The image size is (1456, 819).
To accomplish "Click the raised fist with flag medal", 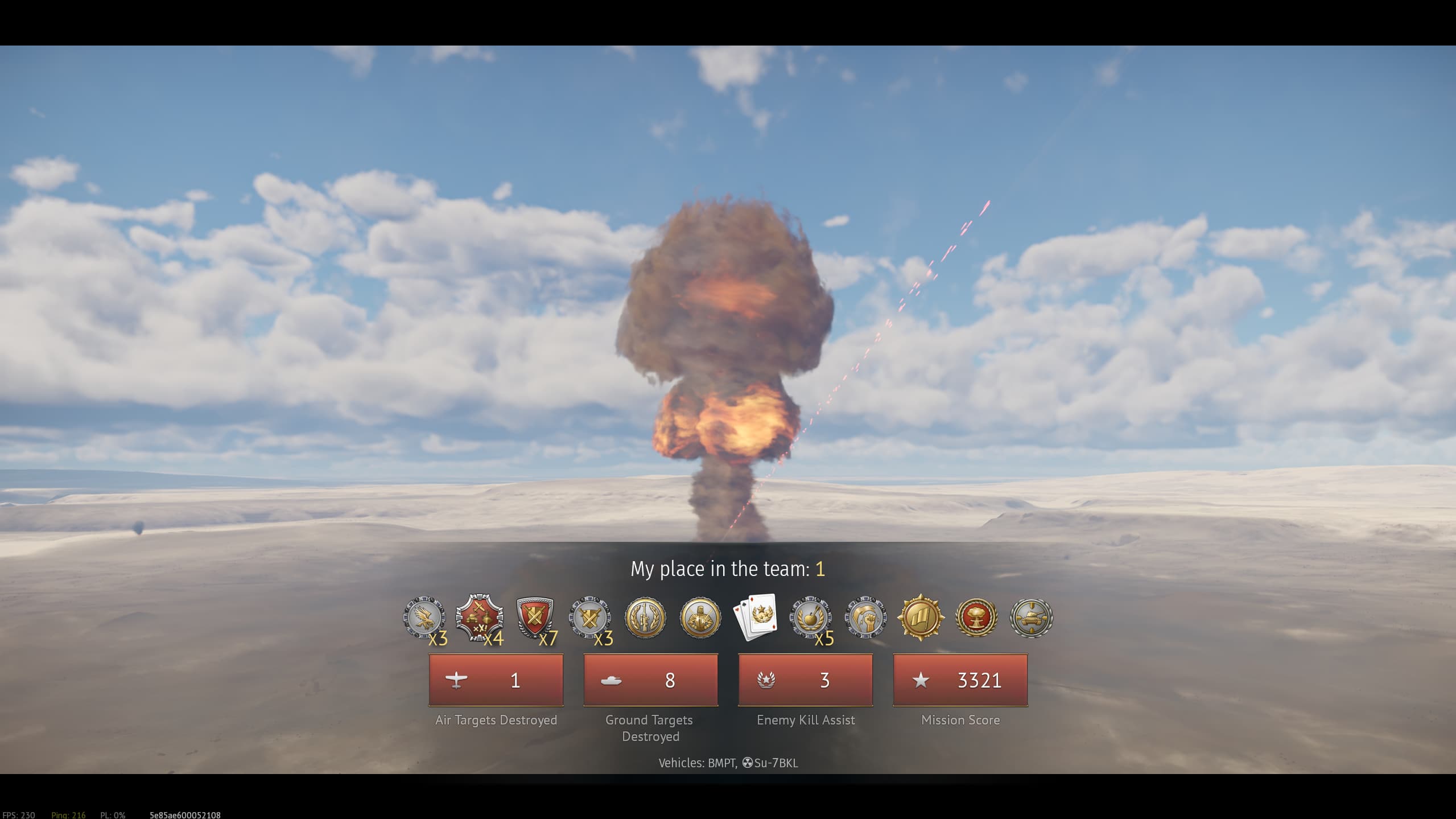I will pos(865,618).
